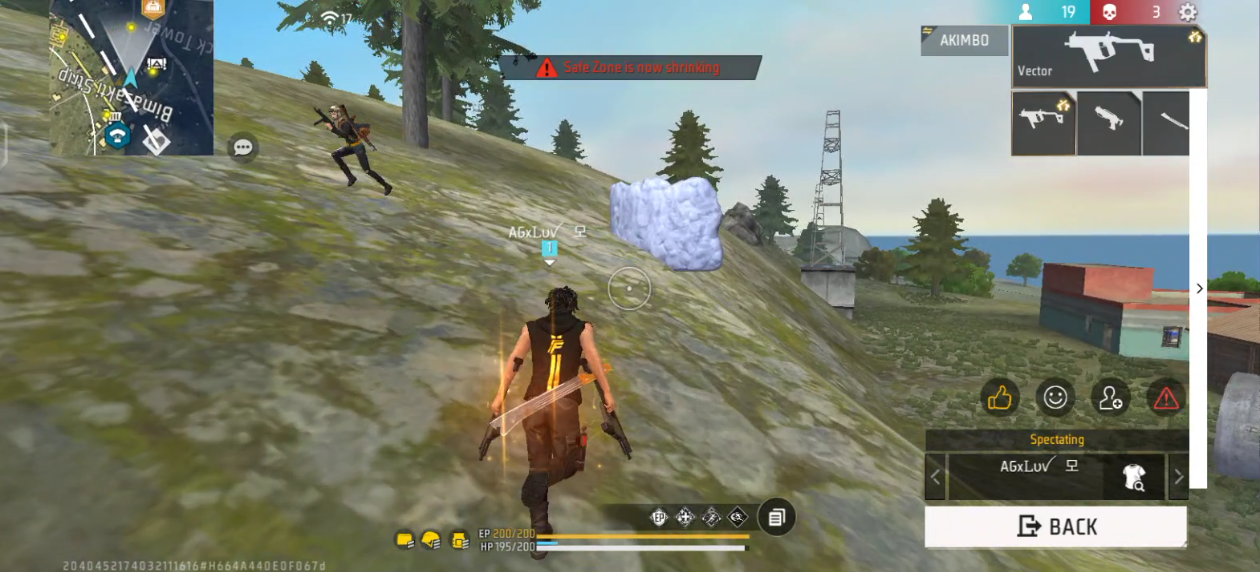Report the player with the red warning icon
1260x572 pixels.
pyautogui.click(x=1165, y=398)
